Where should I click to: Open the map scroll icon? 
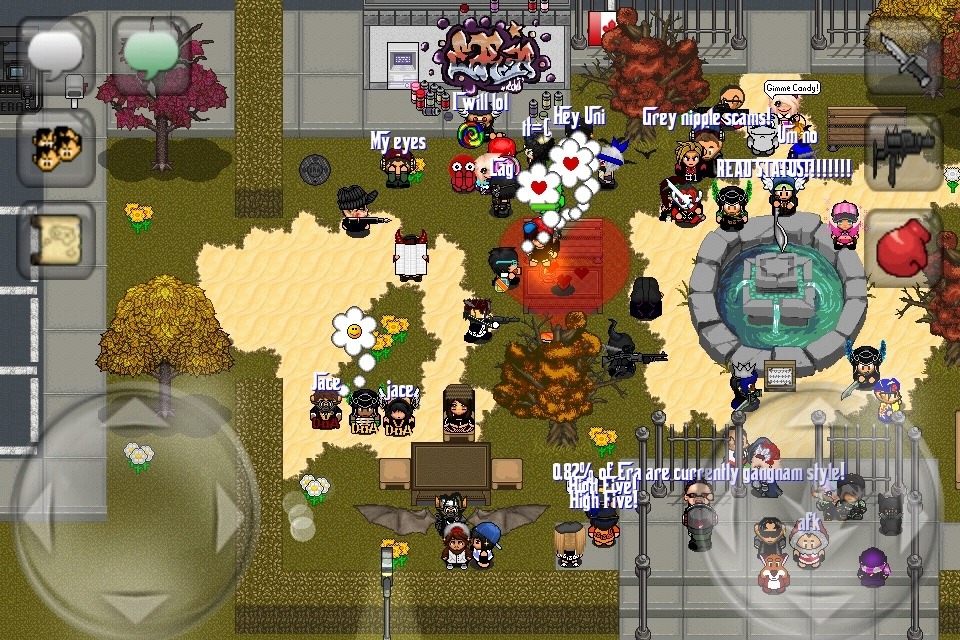tap(56, 241)
